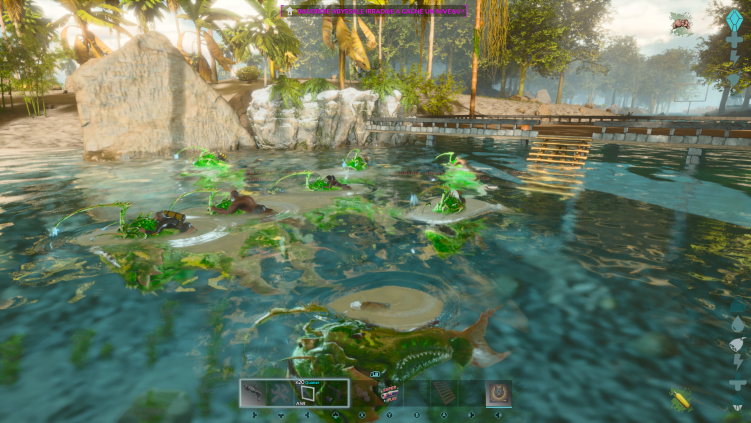Click the blue diamond implant icon

[x=735, y=22]
